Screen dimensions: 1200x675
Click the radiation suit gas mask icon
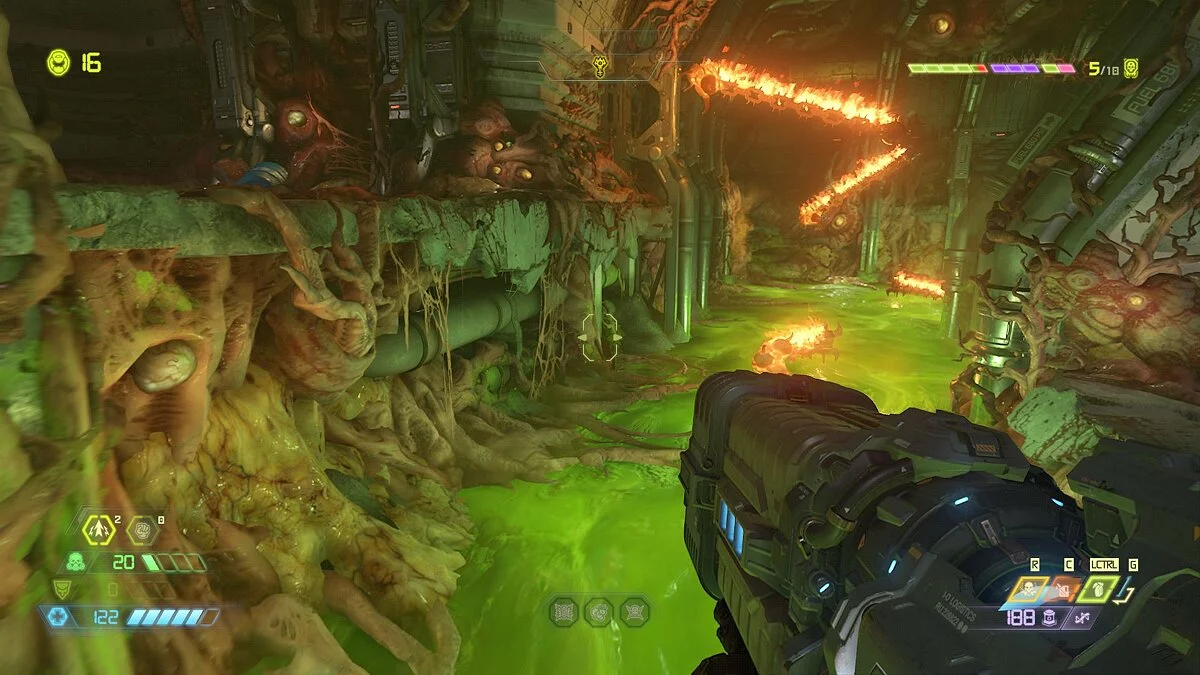point(75,562)
